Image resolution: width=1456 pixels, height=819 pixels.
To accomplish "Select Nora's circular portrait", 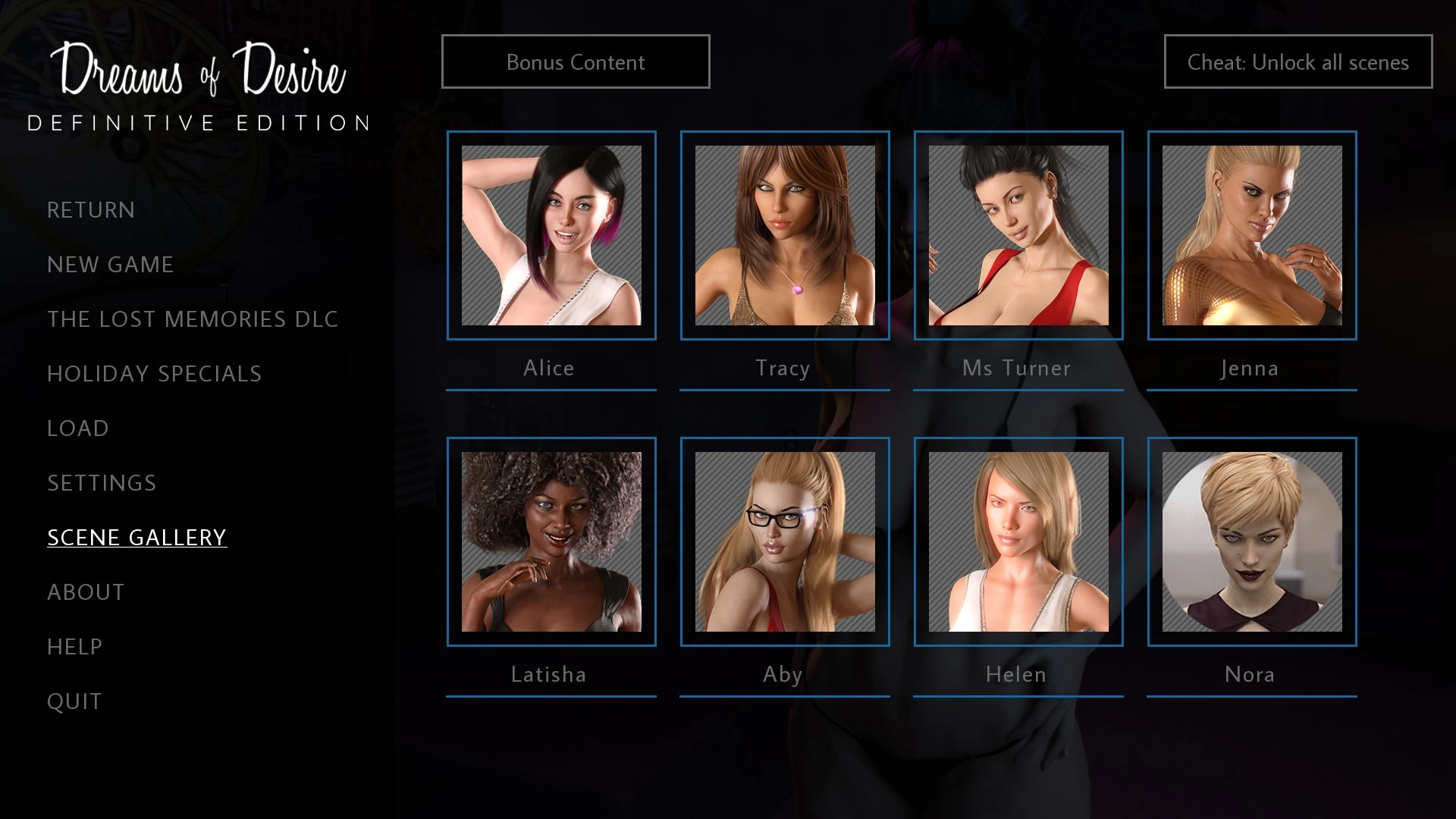I will click(x=1252, y=542).
